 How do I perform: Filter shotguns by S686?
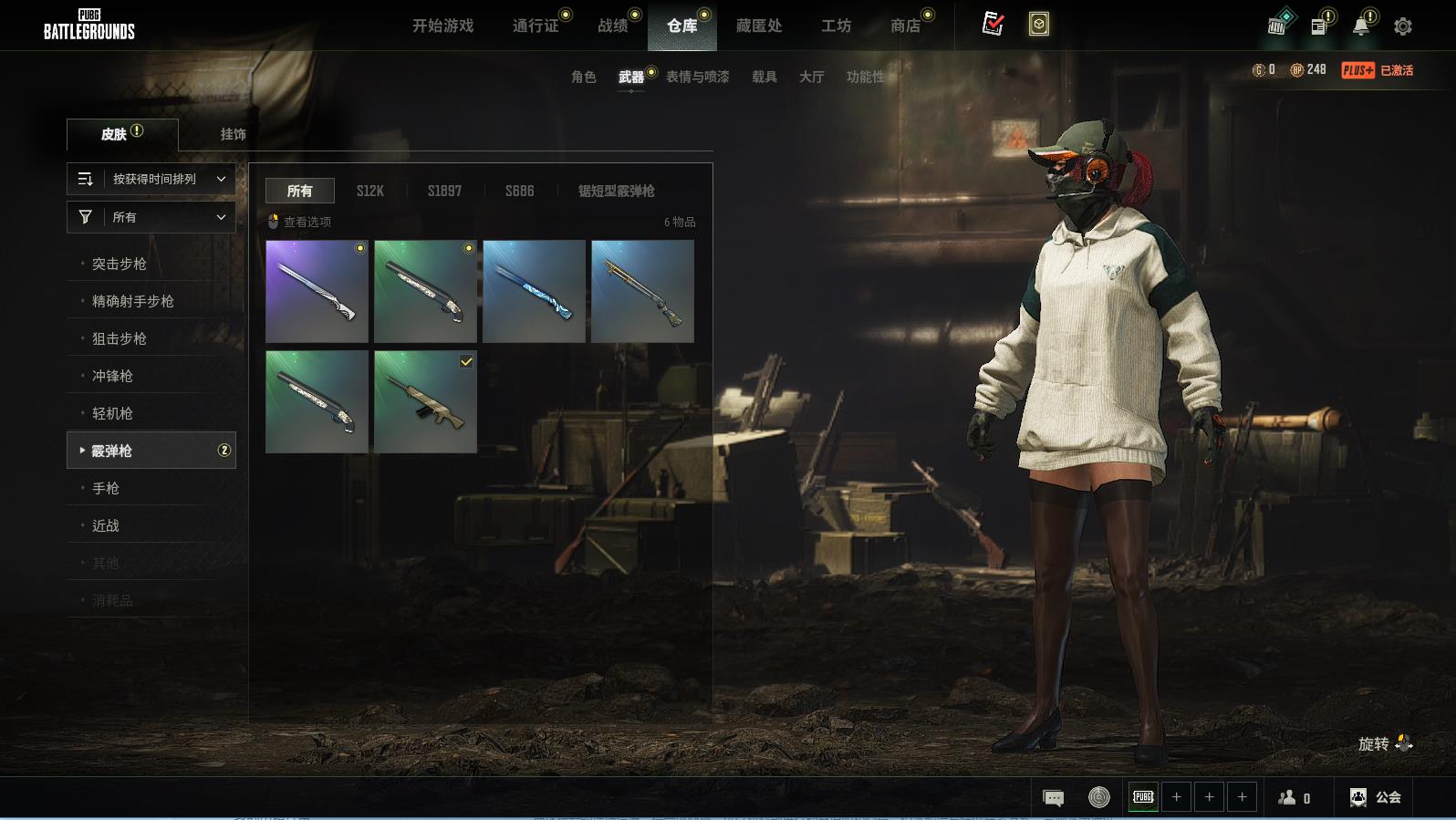point(519,191)
